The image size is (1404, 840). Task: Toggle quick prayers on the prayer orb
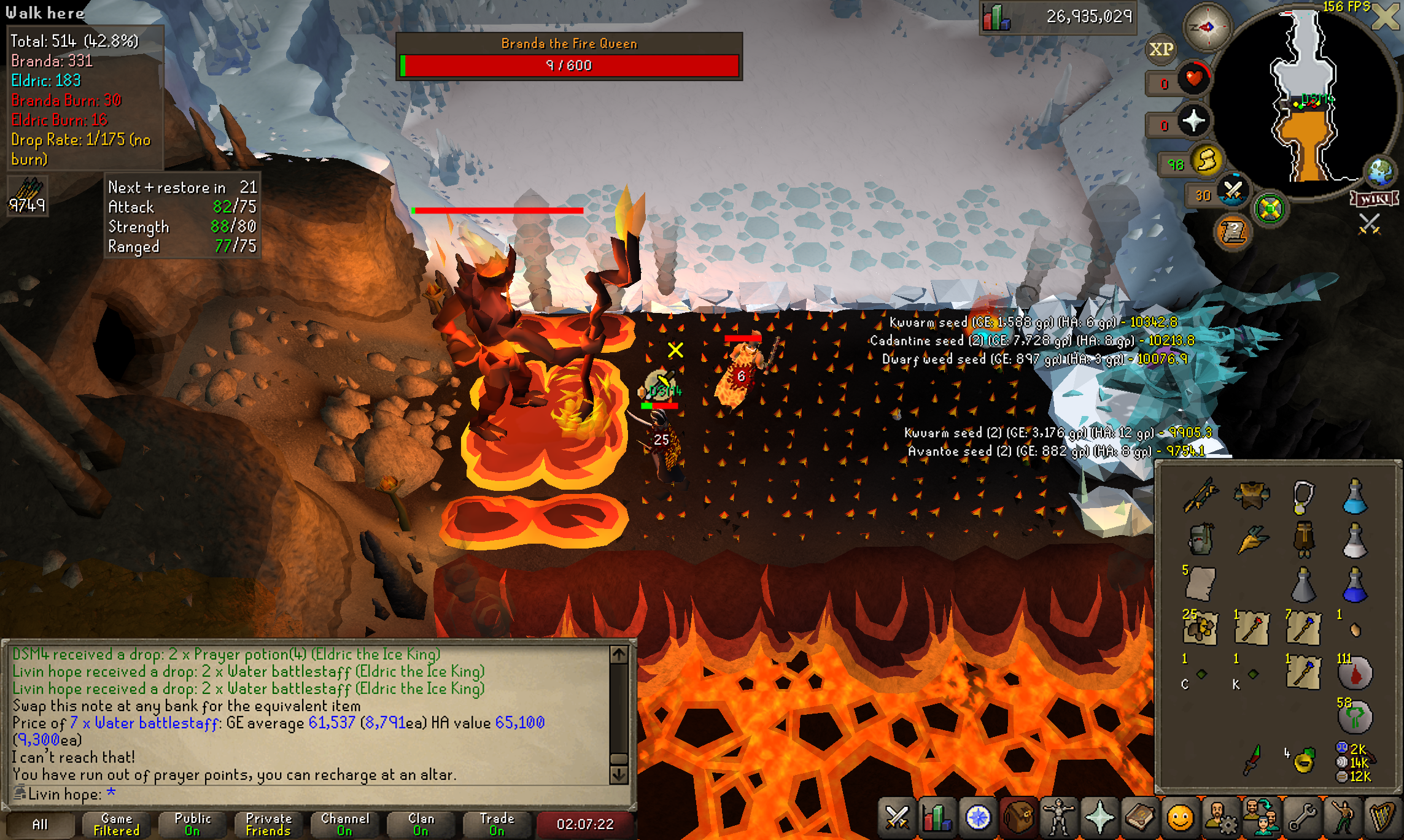[x=1193, y=121]
